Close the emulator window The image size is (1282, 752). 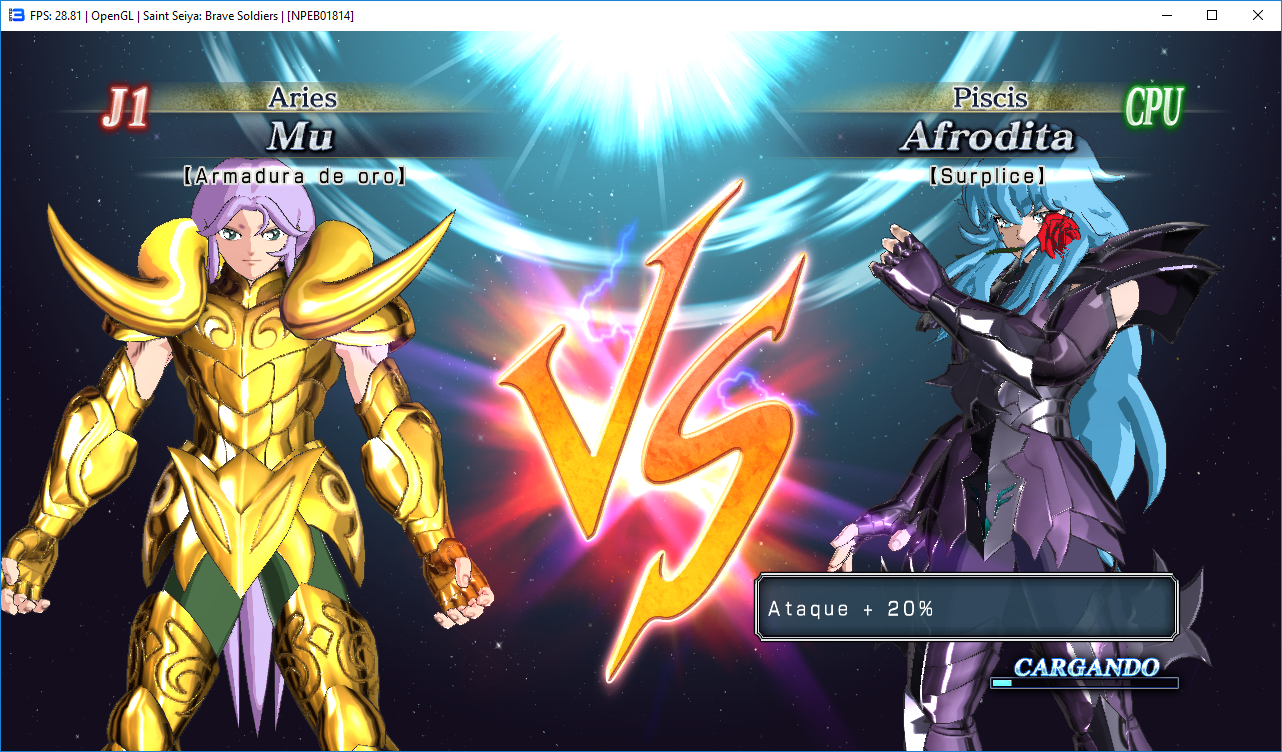(x=1257, y=15)
